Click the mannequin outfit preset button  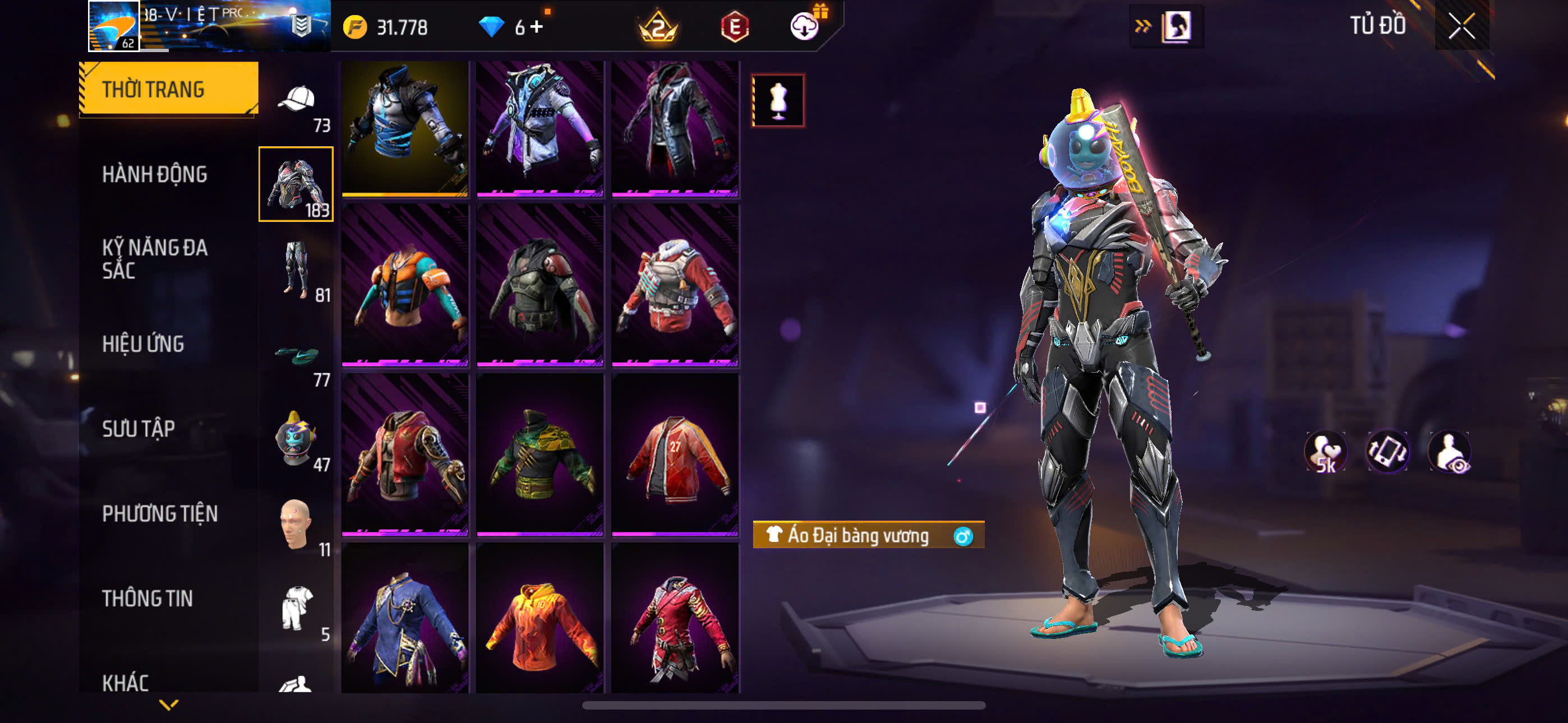pos(778,100)
